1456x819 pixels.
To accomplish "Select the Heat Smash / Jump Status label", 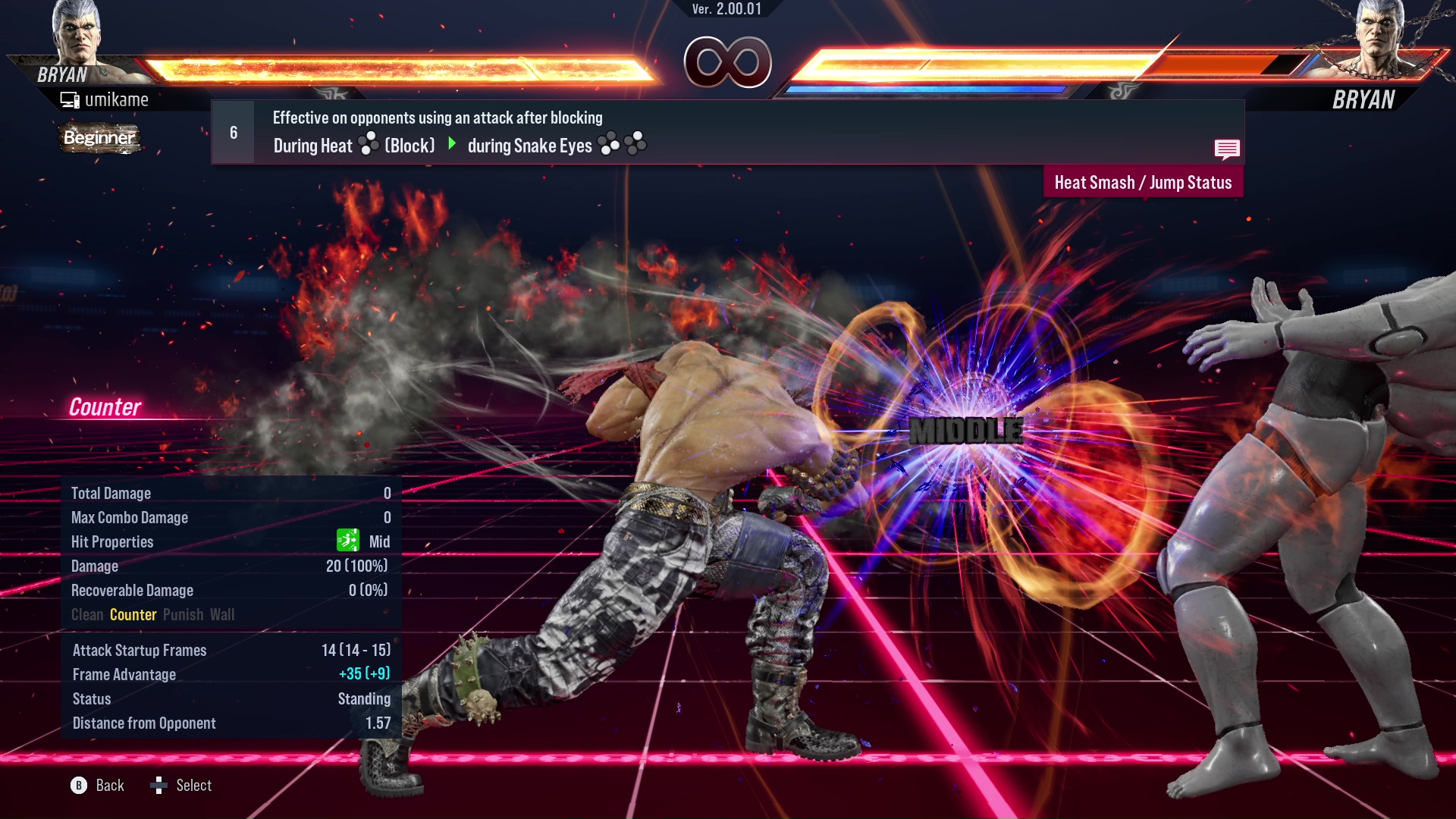I will (1142, 182).
